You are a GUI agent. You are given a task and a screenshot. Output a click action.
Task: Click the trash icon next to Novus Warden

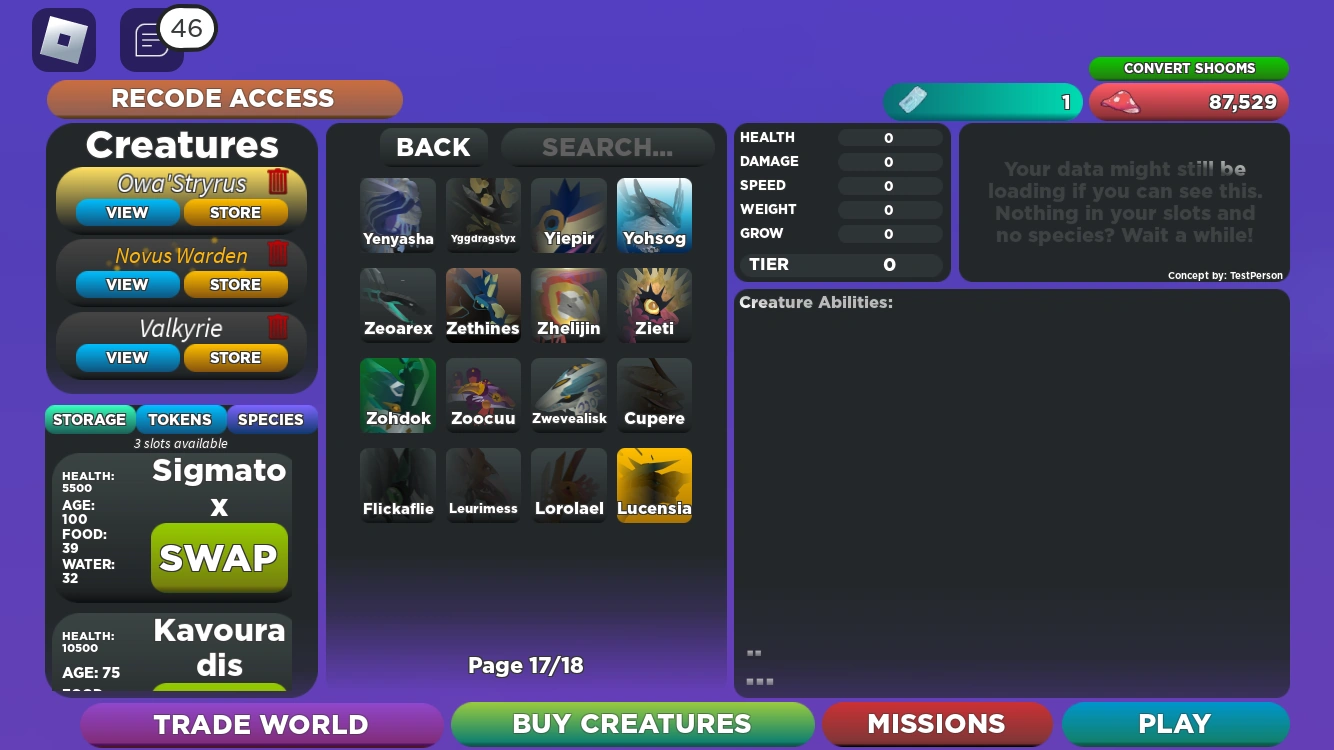278,254
